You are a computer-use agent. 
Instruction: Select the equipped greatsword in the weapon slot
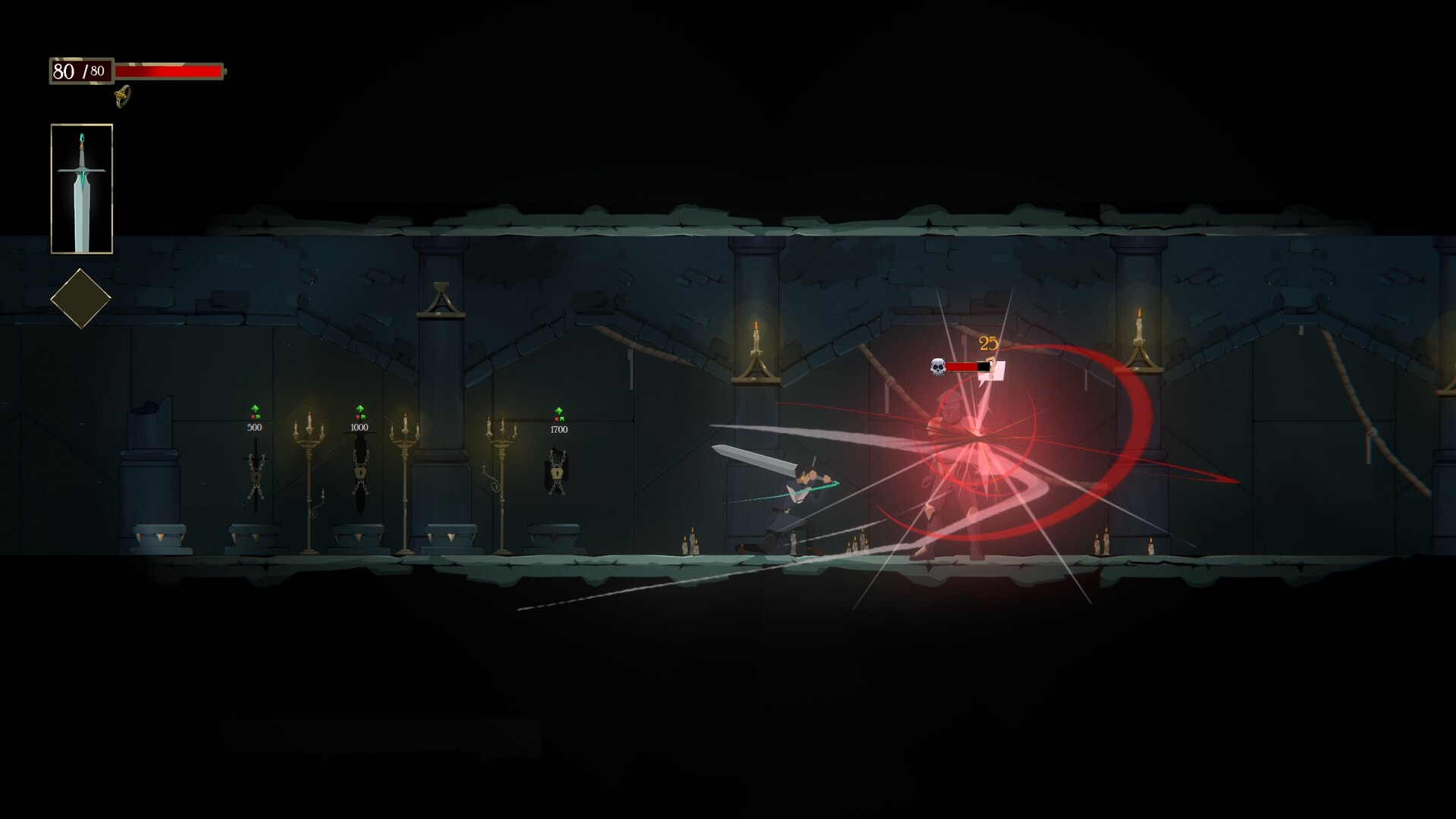(82, 188)
